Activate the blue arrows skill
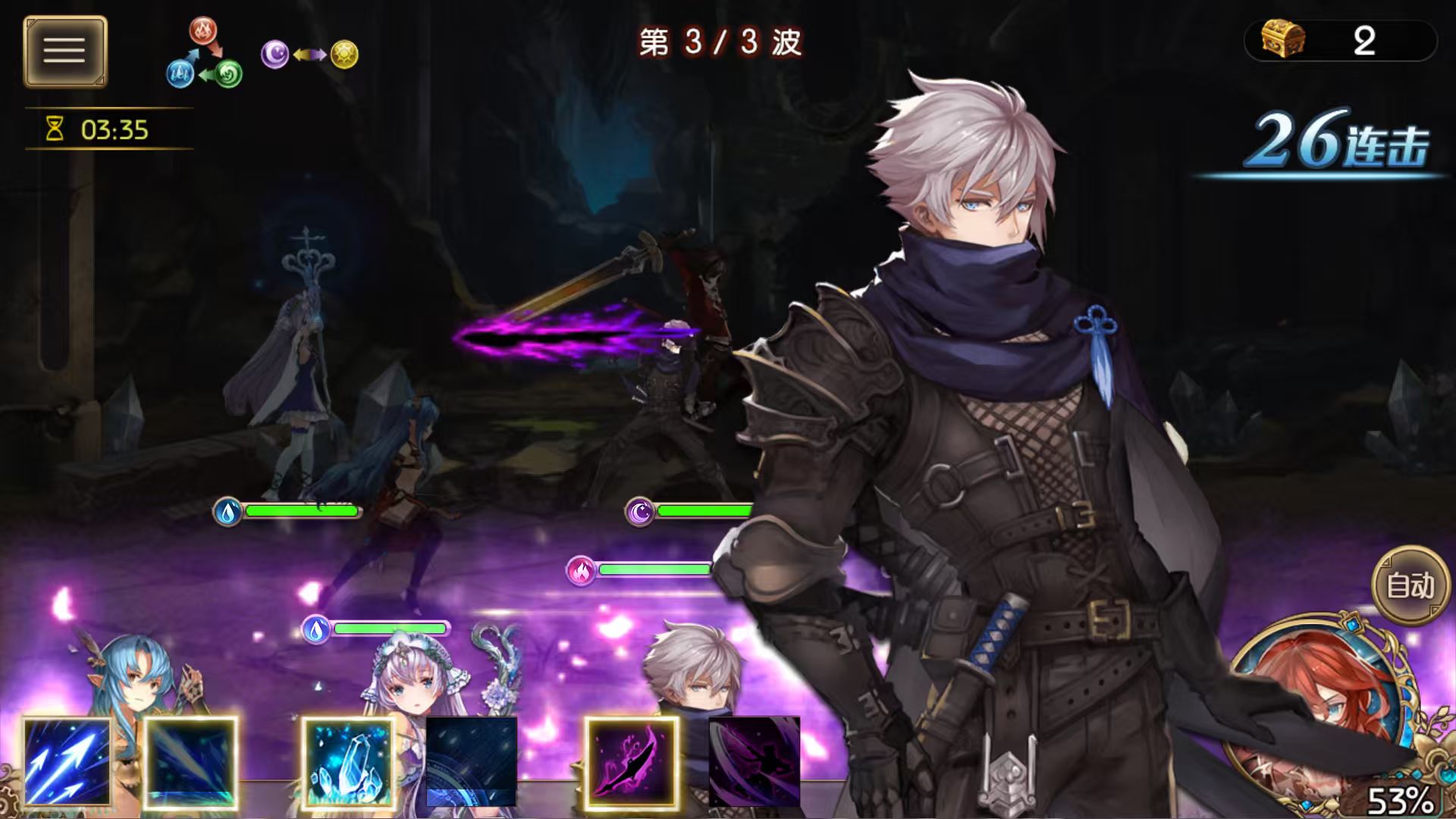Viewport: 1456px width, 819px height. point(67,761)
